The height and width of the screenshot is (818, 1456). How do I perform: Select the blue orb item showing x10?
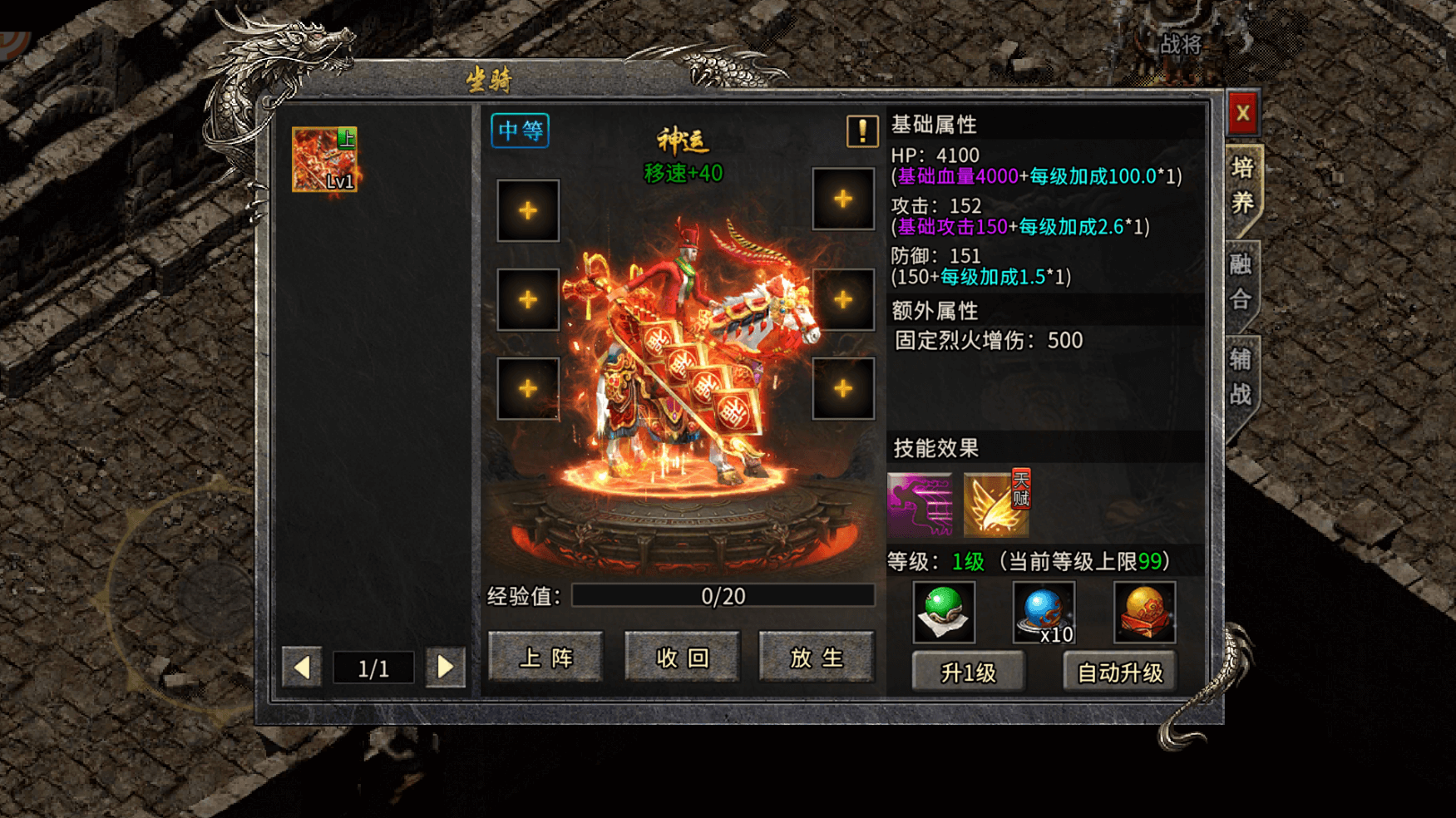coord(1044,613)
